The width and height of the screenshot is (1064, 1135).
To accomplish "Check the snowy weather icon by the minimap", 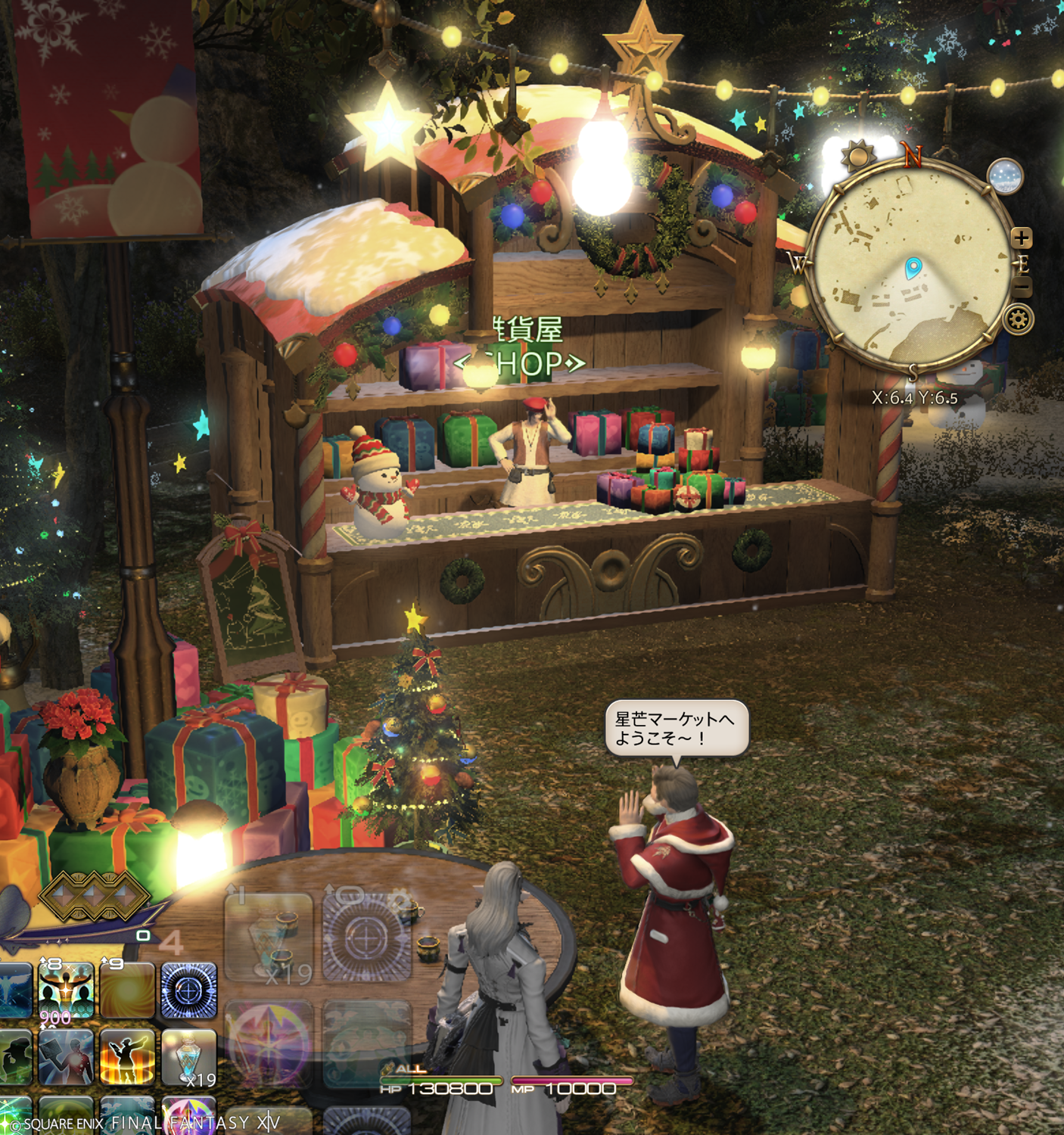I will [1006, 177].
